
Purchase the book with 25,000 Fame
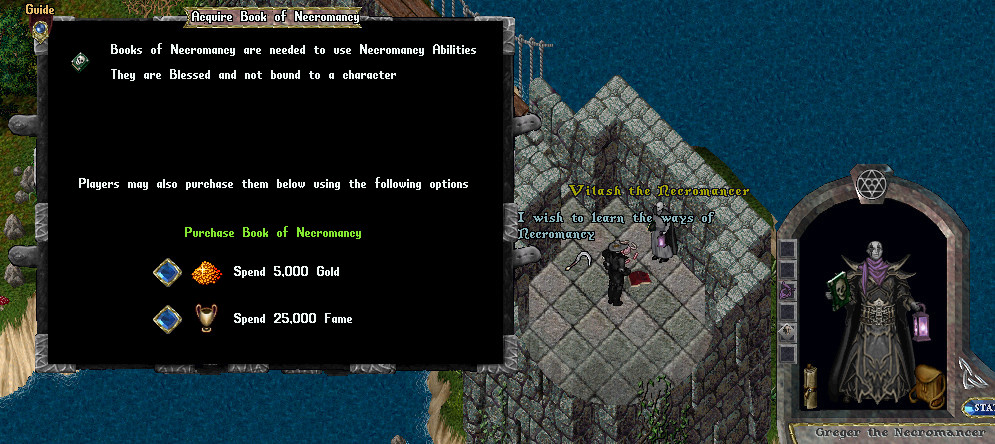[164, 319]
